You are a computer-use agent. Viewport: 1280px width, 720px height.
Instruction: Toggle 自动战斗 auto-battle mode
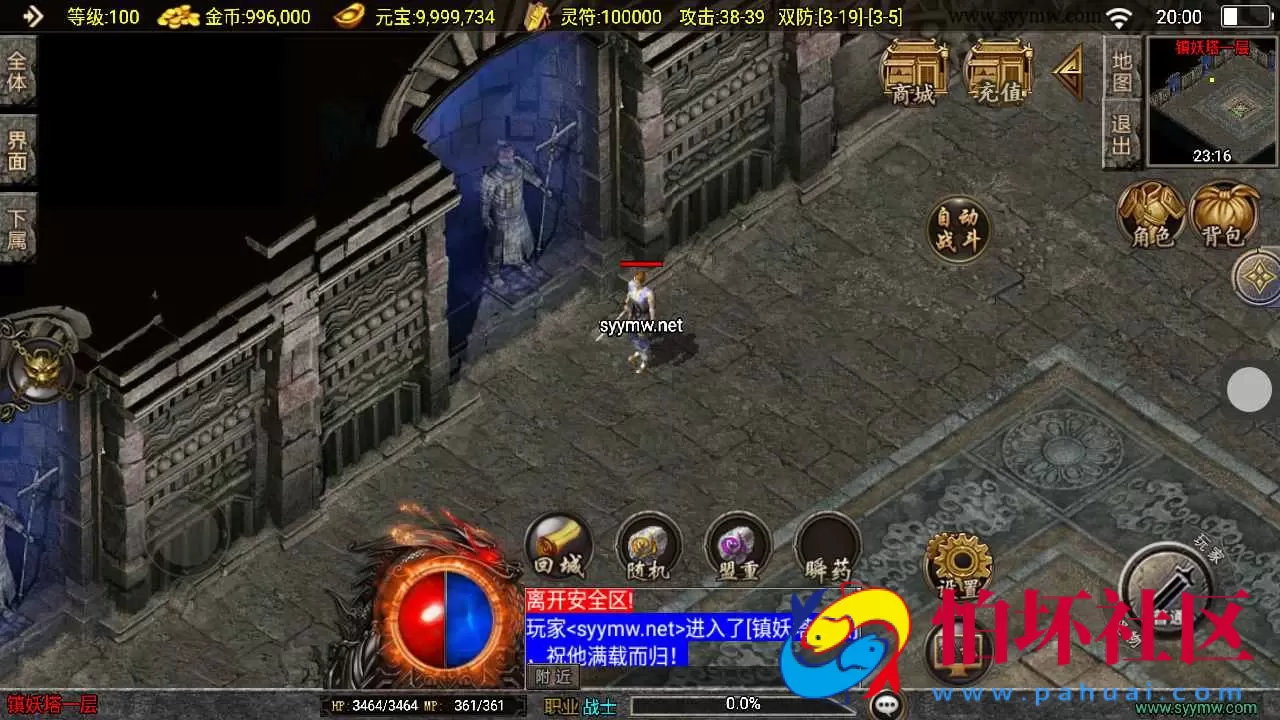[957, 228]
